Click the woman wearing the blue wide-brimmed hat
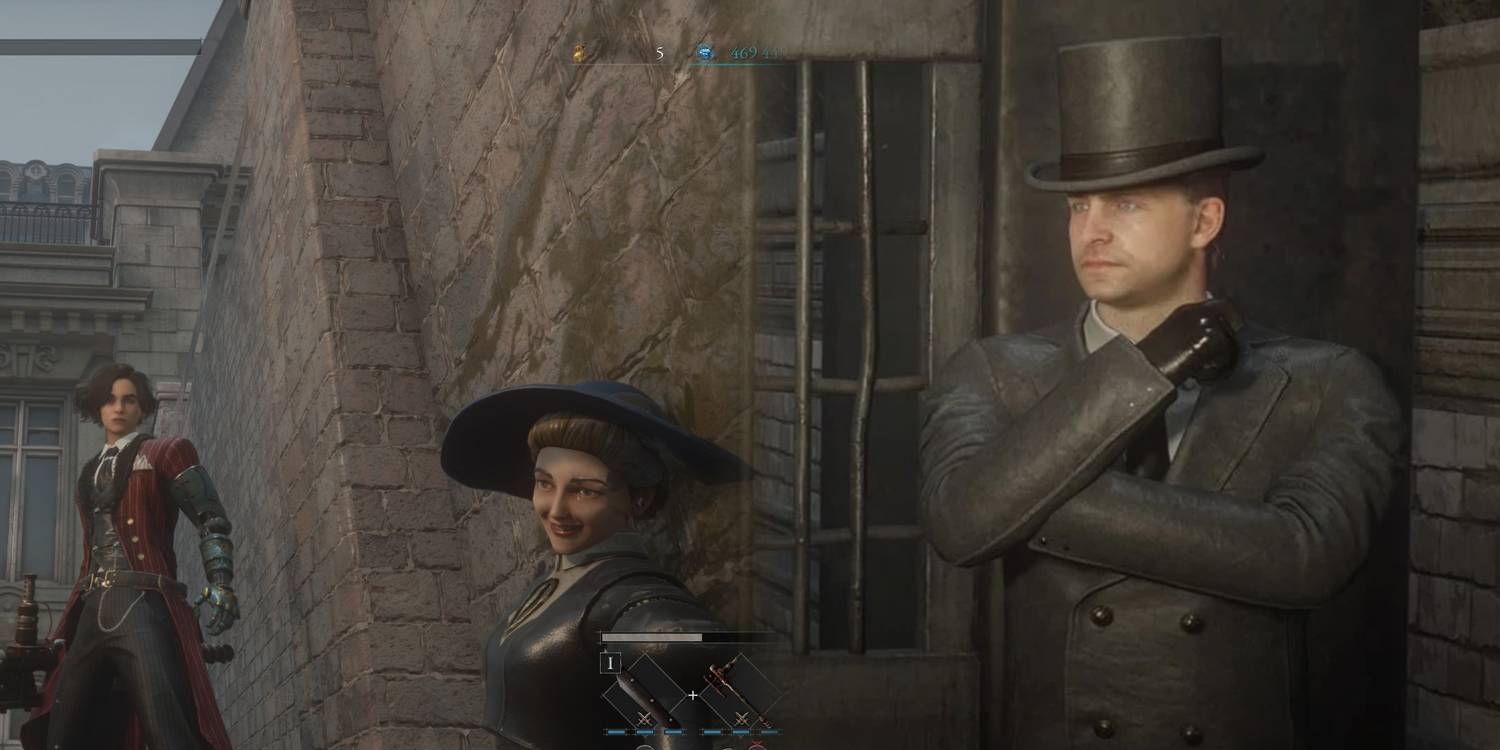1500x750 pixels. [x=560, y=490]
